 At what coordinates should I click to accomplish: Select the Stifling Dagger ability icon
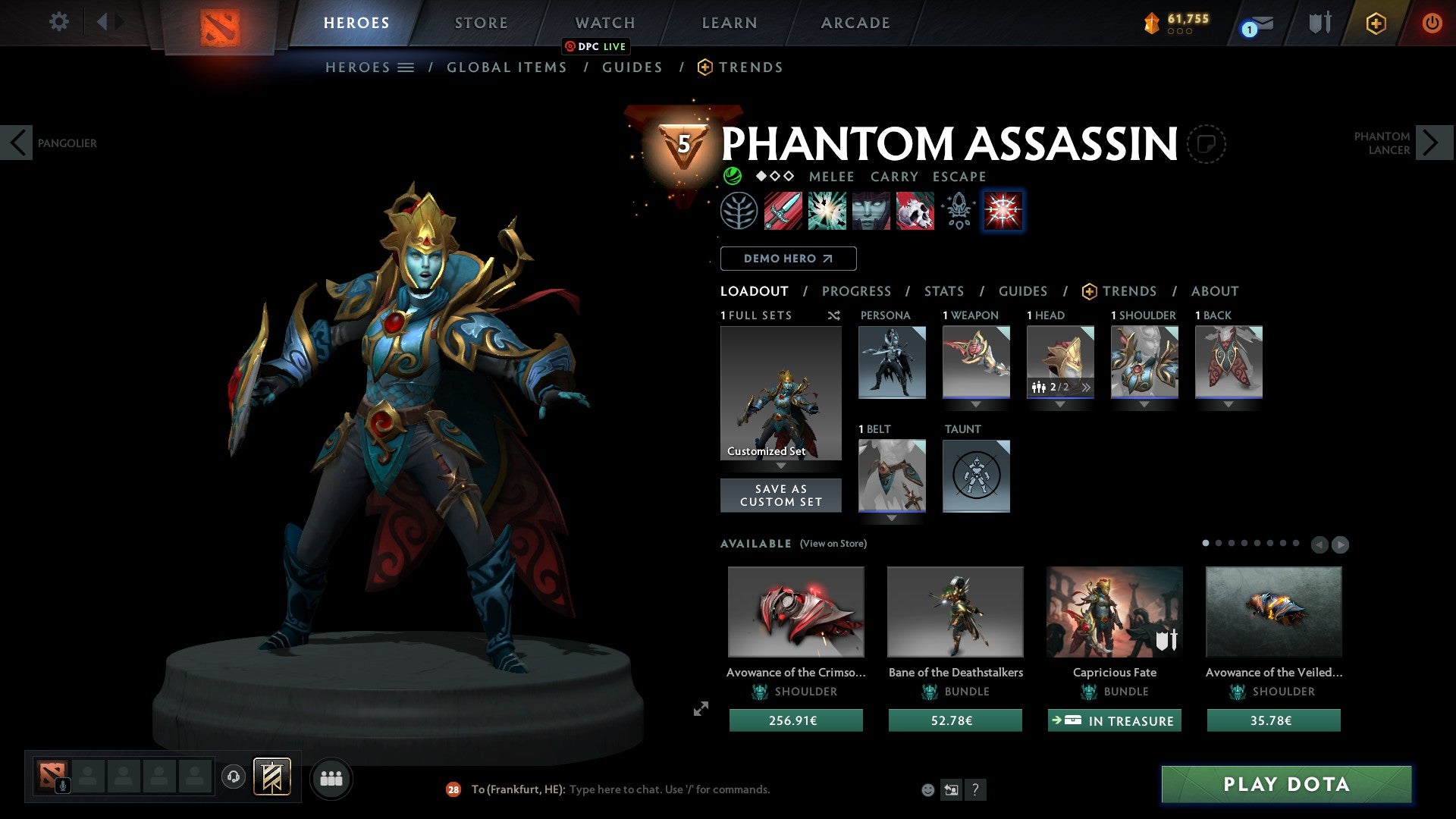[782, 211]
